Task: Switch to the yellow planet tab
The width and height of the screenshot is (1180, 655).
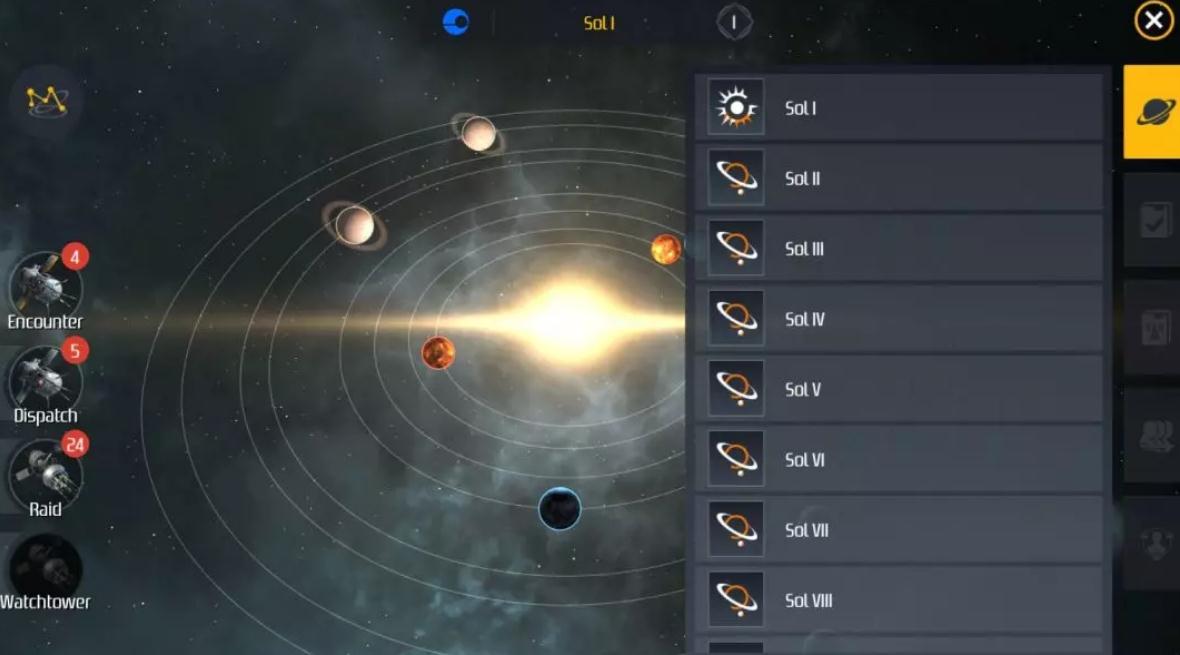Action: (1152, 111)
